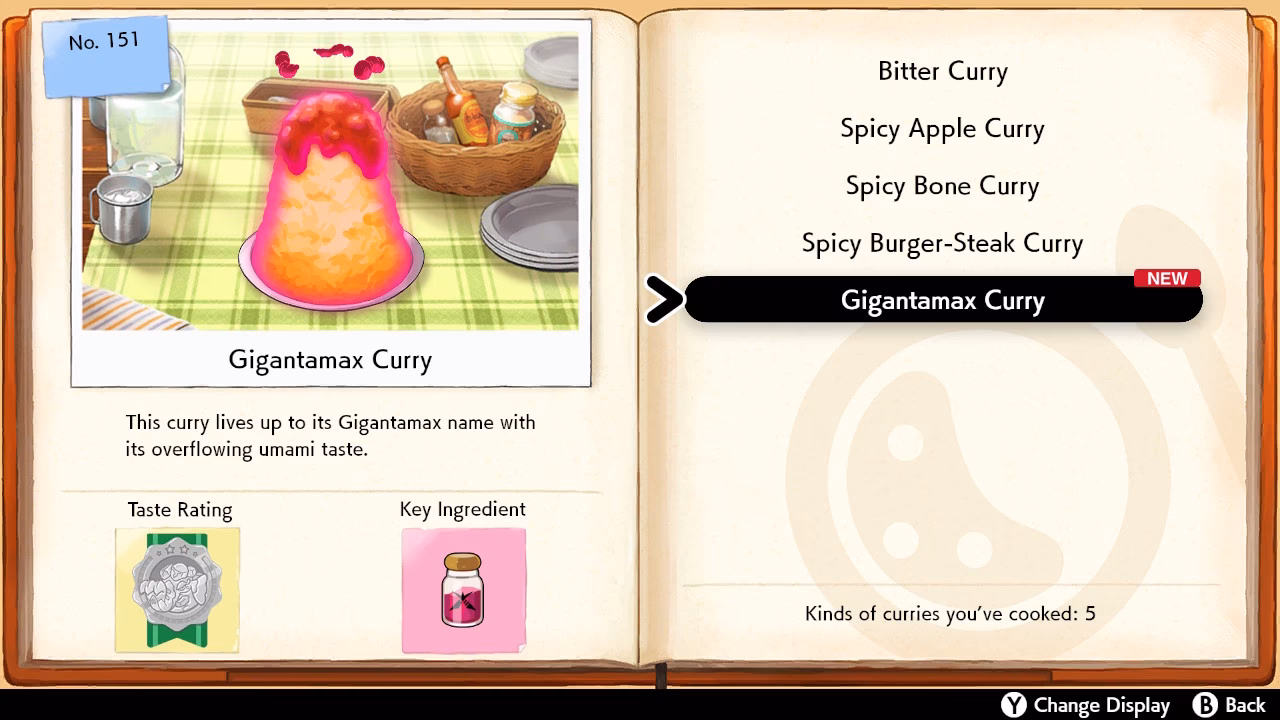Click the red NEW badge

pos(1168,278)
